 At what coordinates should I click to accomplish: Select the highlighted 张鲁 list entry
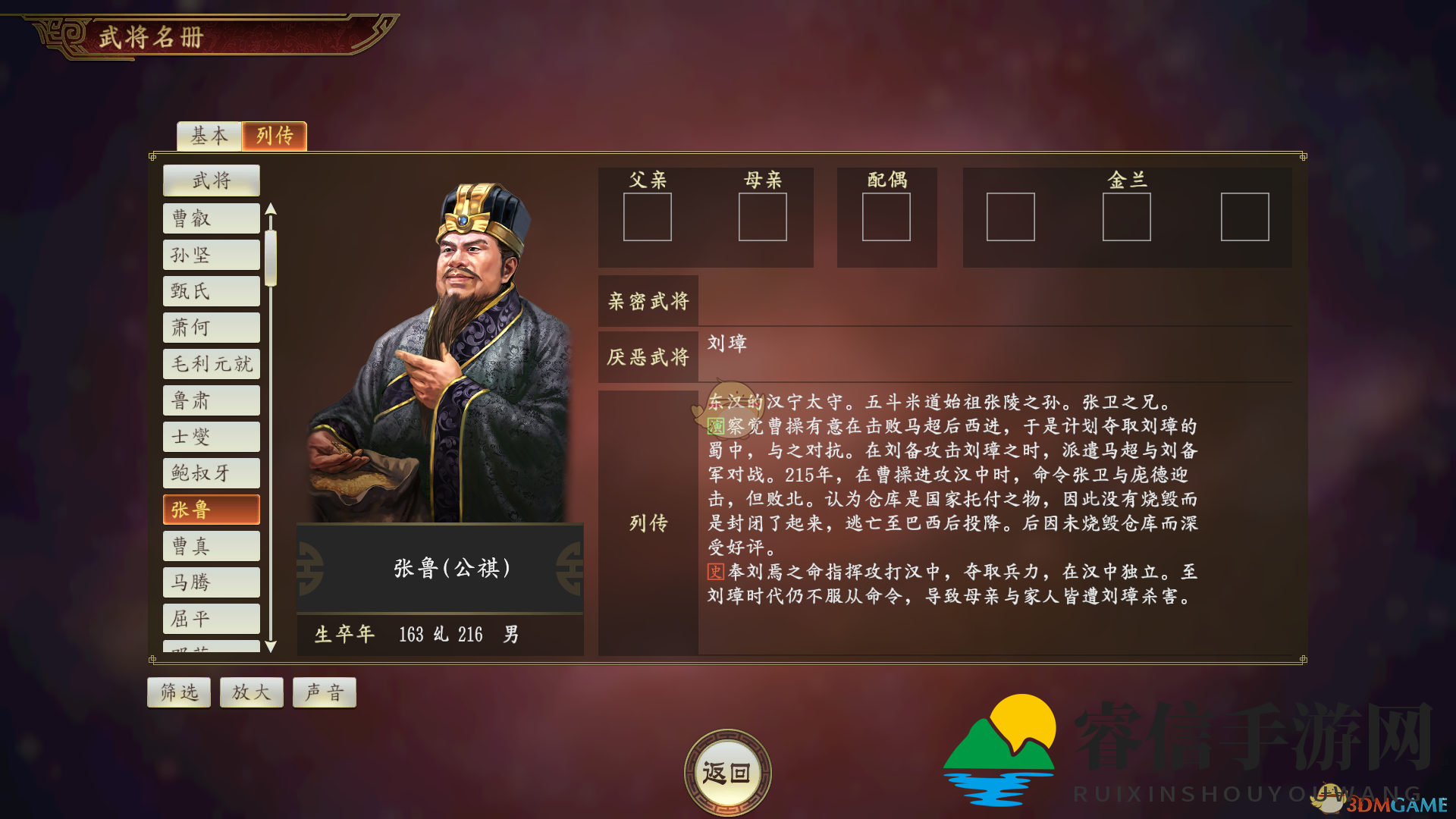[x=212, y=510]
